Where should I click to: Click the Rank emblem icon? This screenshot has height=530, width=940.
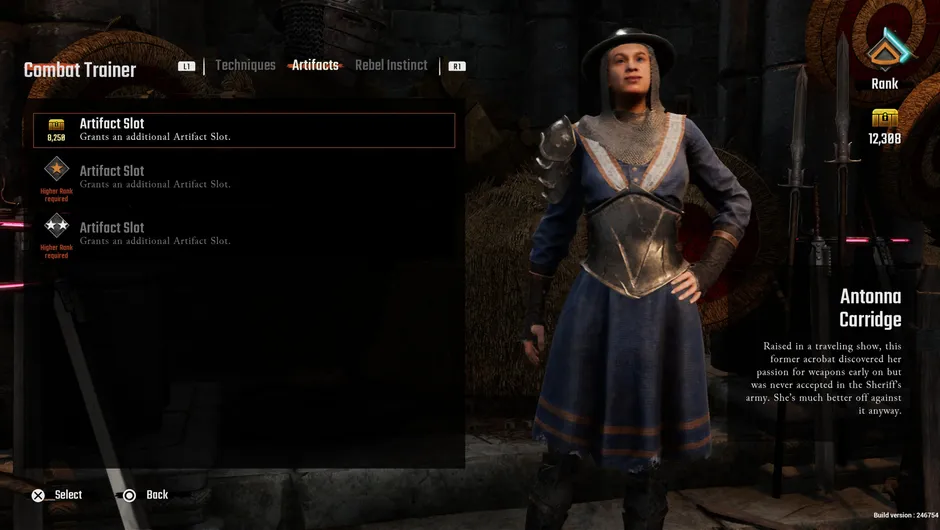click(884, 50)
